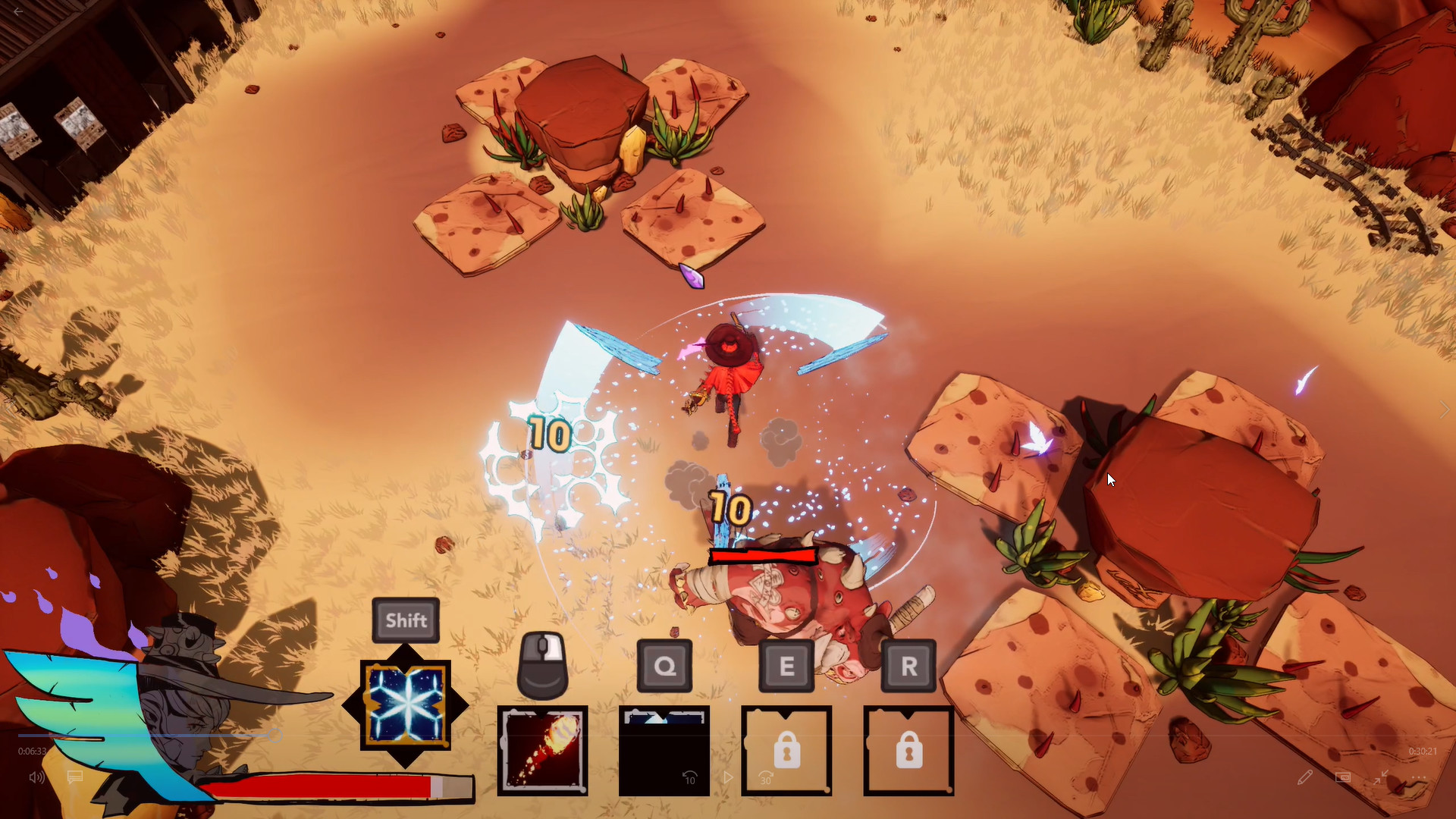The width and height of the screenshot is (1456, 819).
Task: Select the Q ability icon
Action: (664, 749)
